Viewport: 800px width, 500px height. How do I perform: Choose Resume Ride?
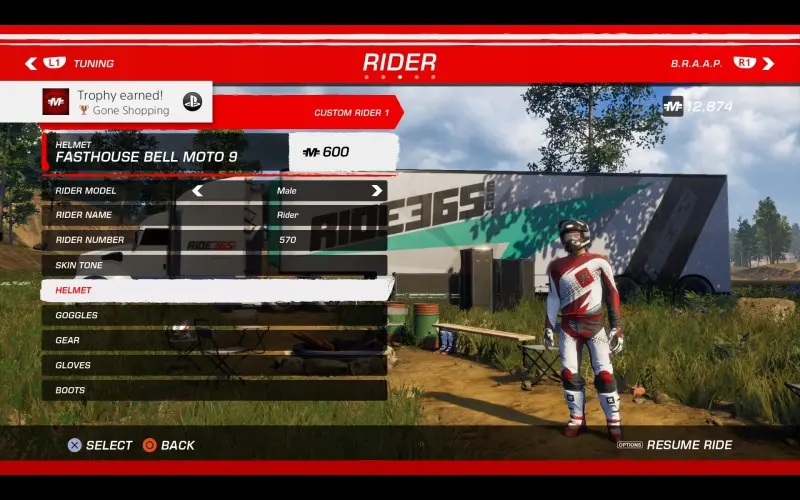(x=688, y=445)
